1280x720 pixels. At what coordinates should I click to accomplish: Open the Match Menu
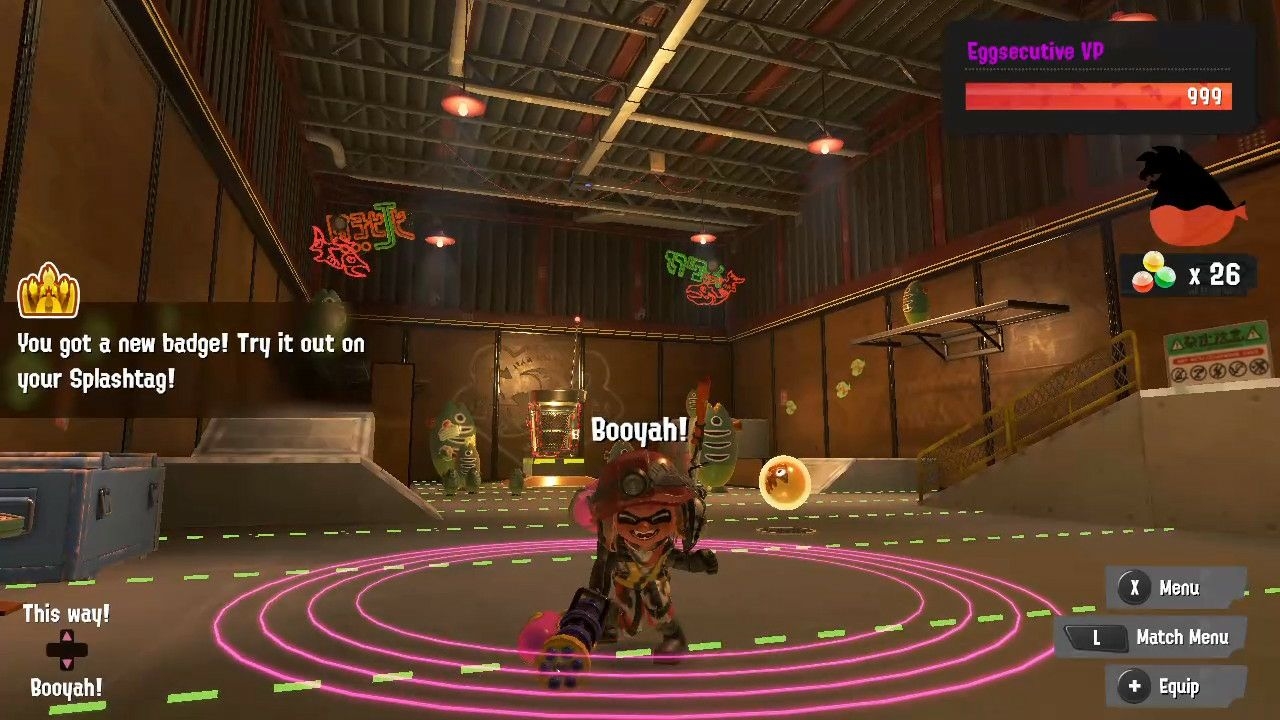point(1153,637)
